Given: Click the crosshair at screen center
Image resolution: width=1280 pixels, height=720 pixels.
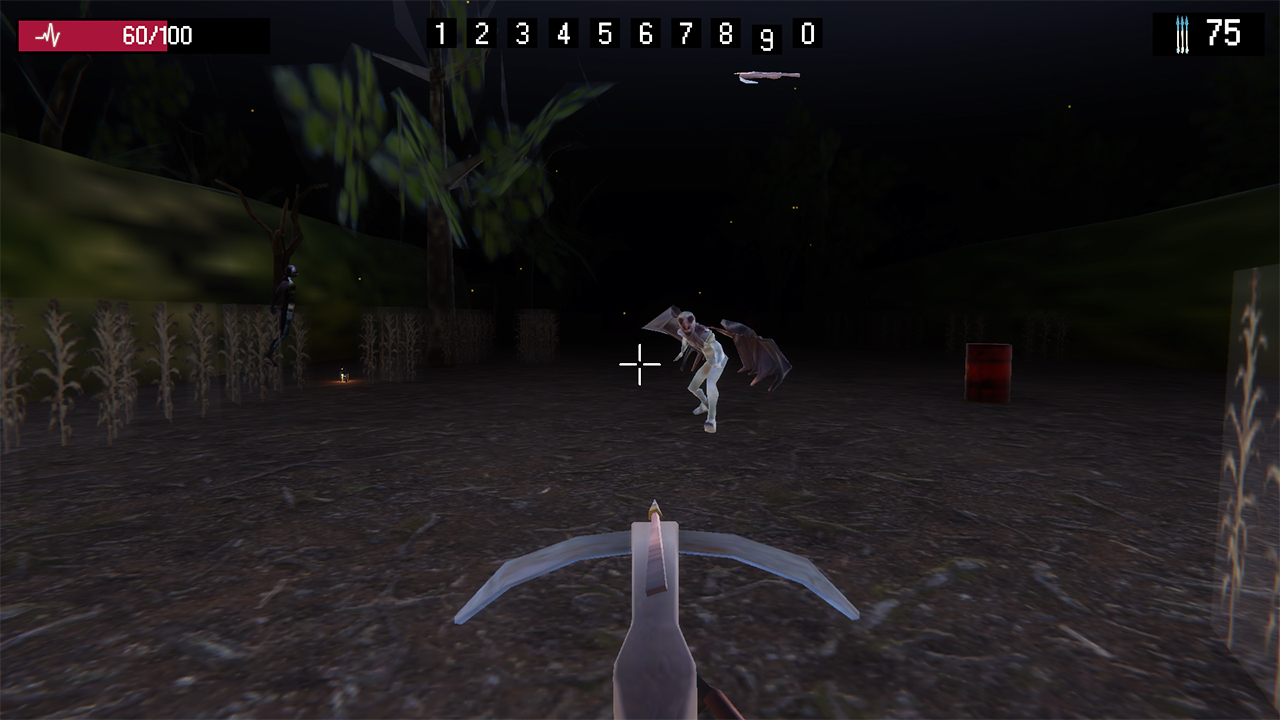Looking at the screenshot, I should (x=639, y=365).
